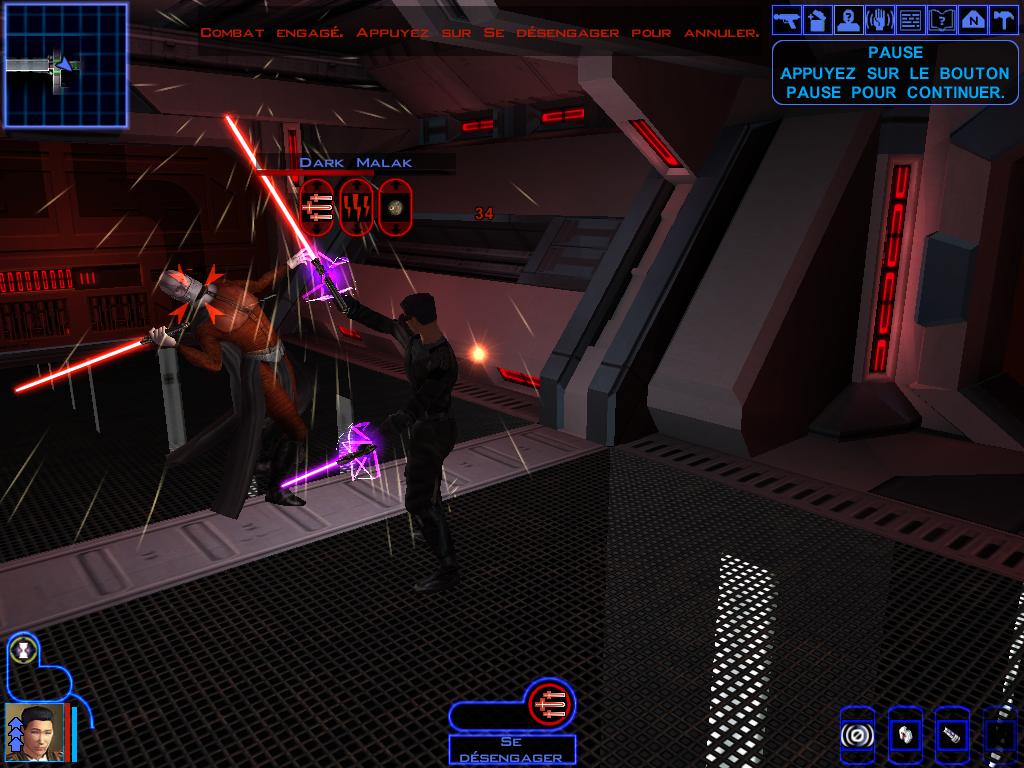Open the area map compass icon
1024x768 pixels.
tap(971, 19)
